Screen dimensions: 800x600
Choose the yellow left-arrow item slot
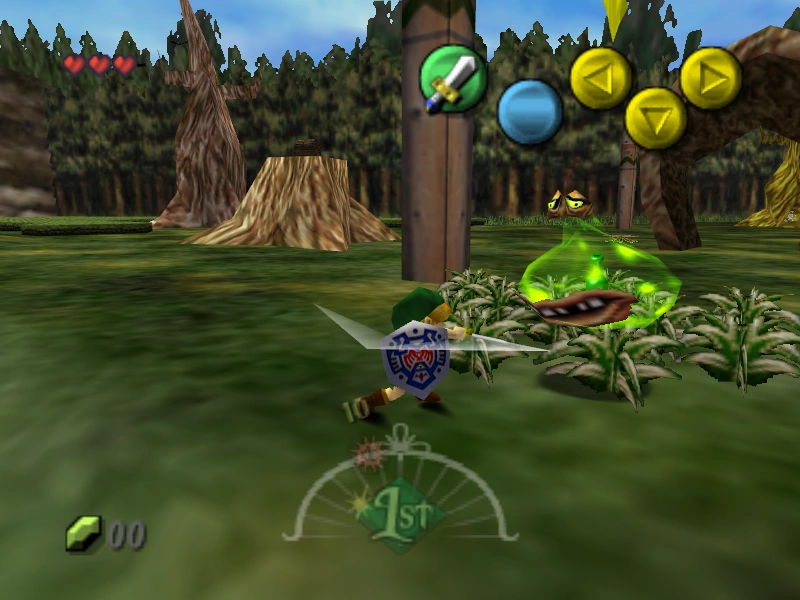600,77
